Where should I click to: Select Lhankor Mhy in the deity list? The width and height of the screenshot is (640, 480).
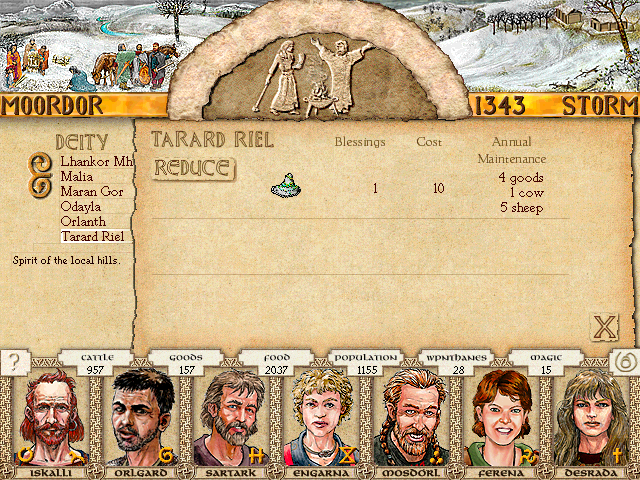coord(96,161)
